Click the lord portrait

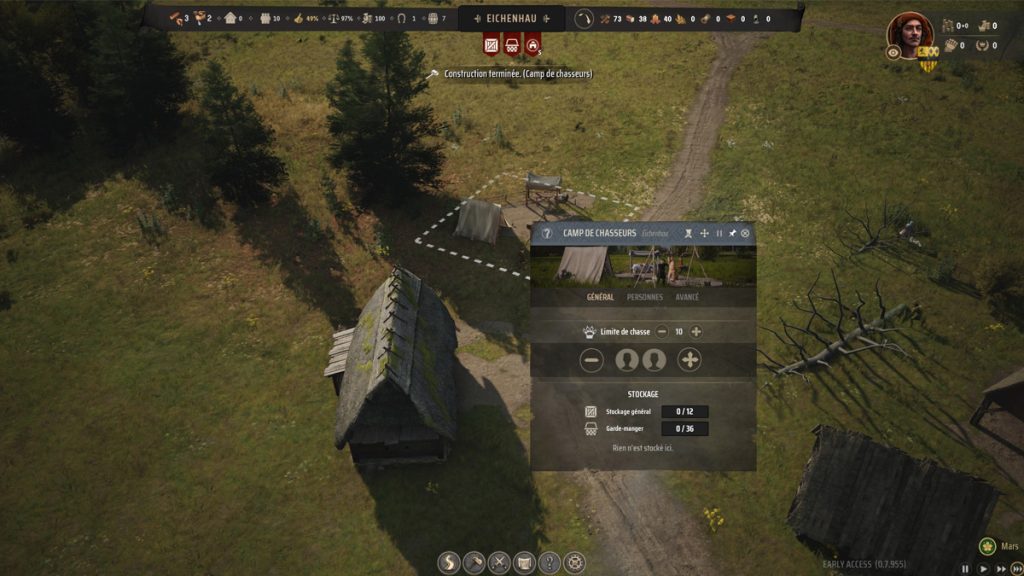(910, 33)
